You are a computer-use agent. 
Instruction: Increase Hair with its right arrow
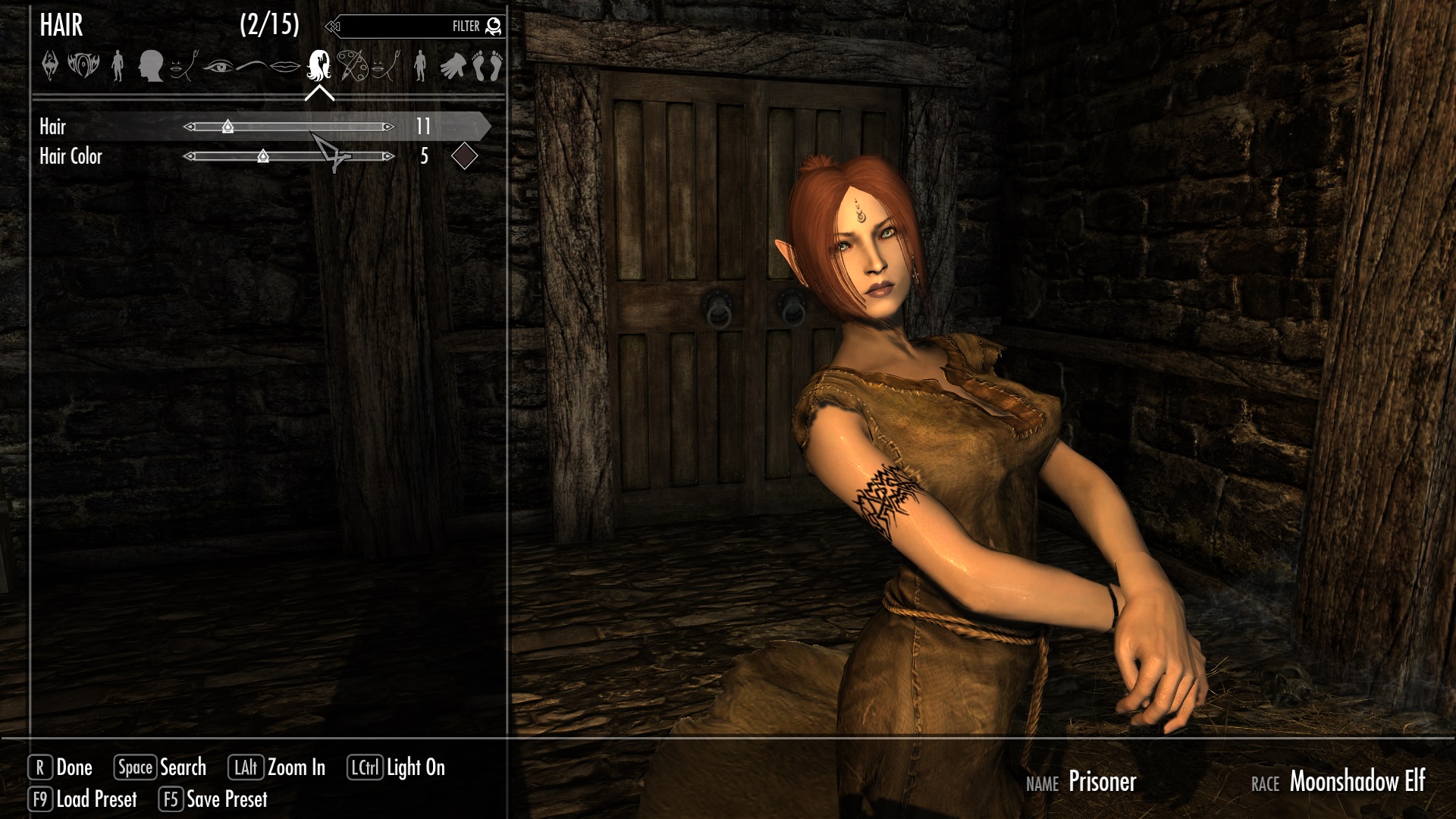(388, 127)
